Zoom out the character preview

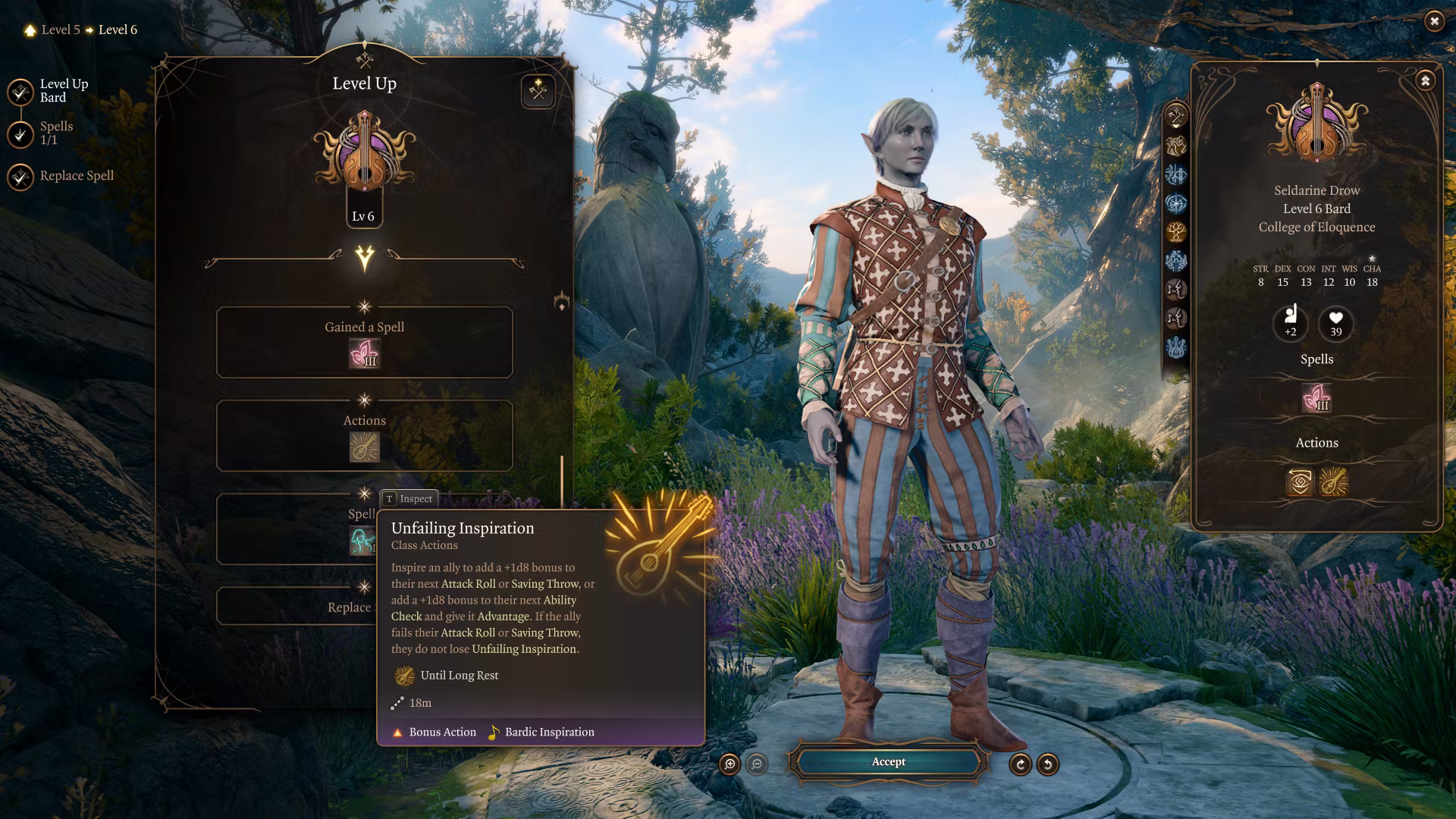pyautogui.click(x=757, y=764)
